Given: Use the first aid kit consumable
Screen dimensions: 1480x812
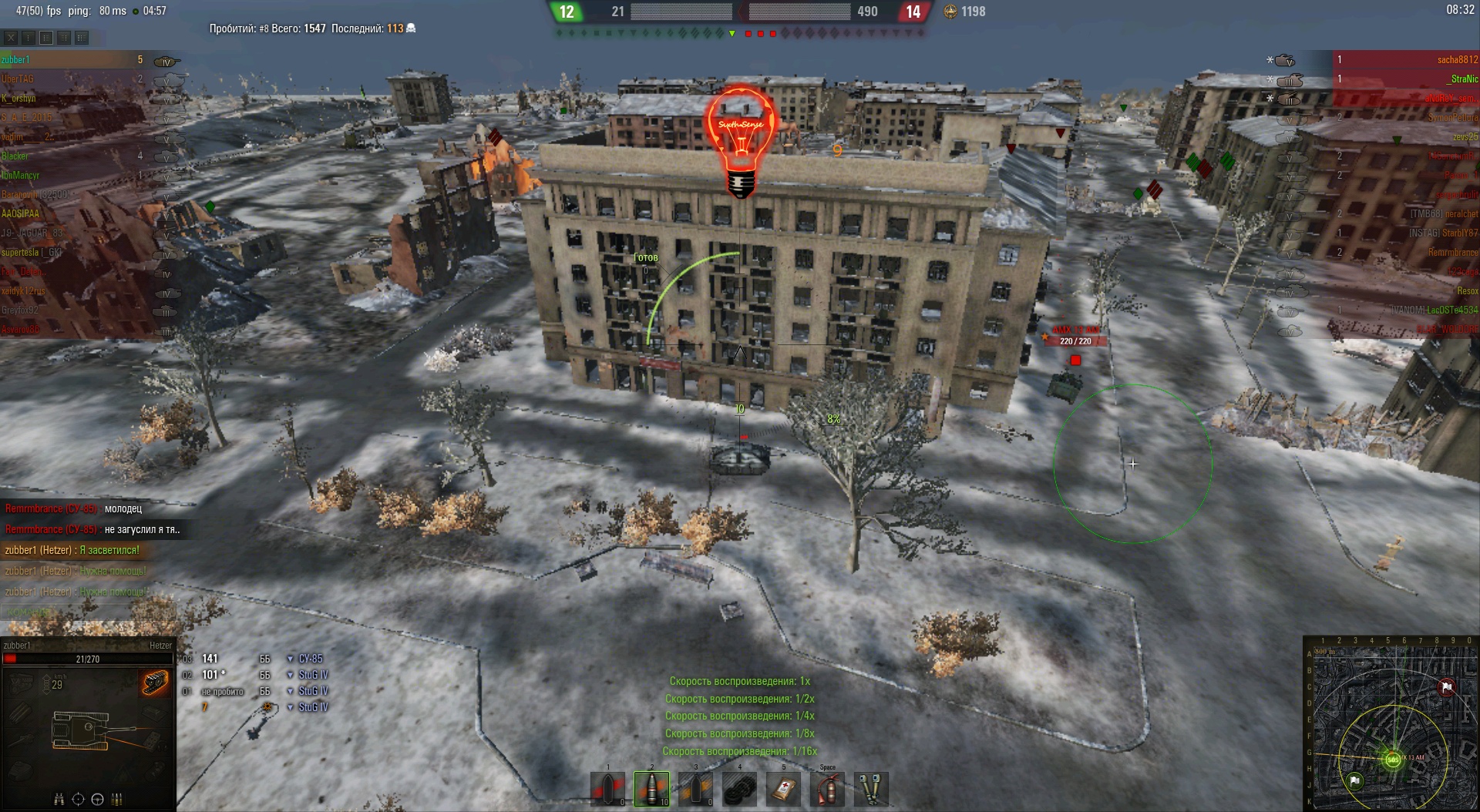Looking at the screenshot, I should tap(783, 789).
